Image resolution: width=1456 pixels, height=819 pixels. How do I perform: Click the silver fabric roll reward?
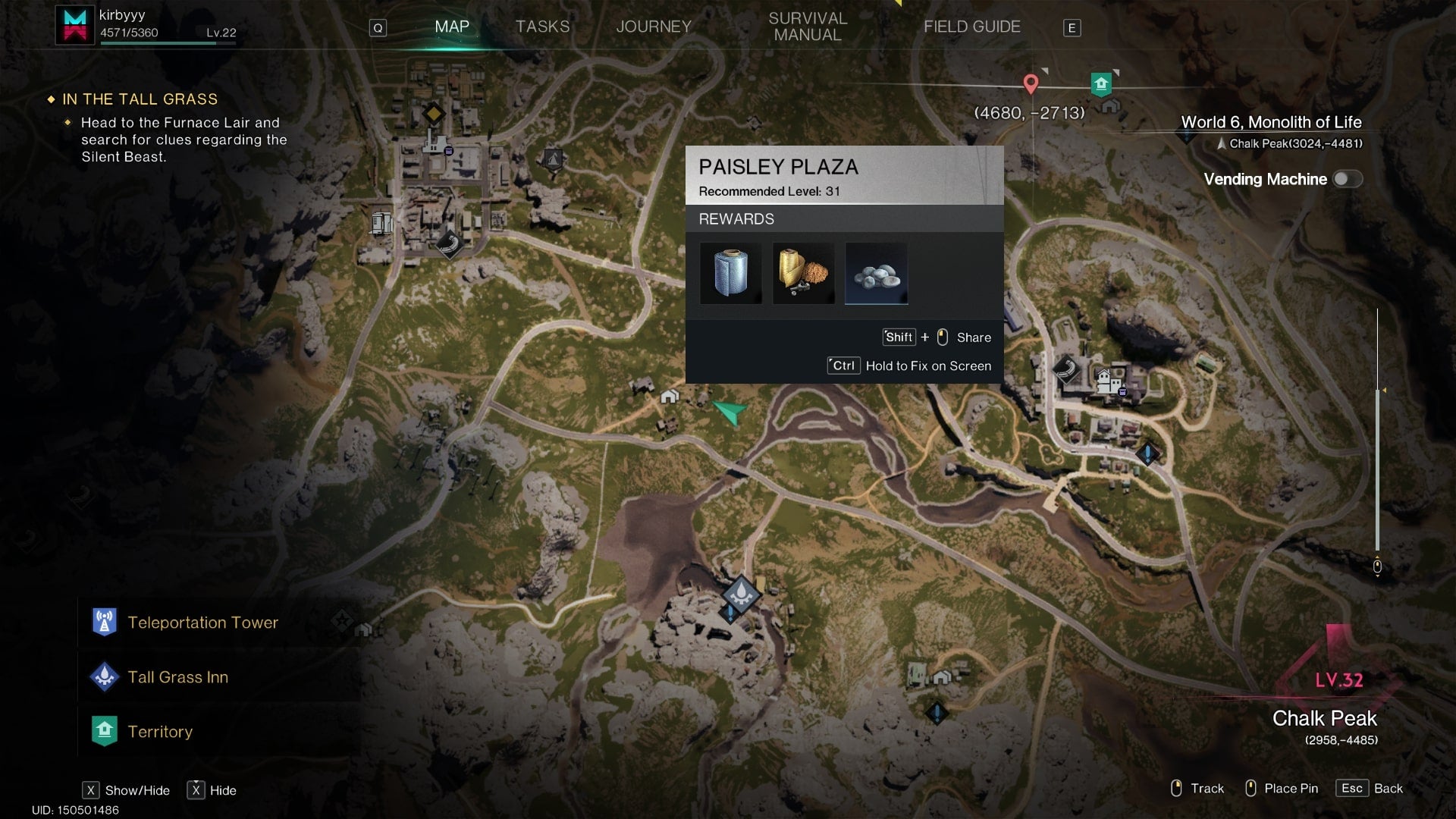pyautogui.click(x=731, y=273)
